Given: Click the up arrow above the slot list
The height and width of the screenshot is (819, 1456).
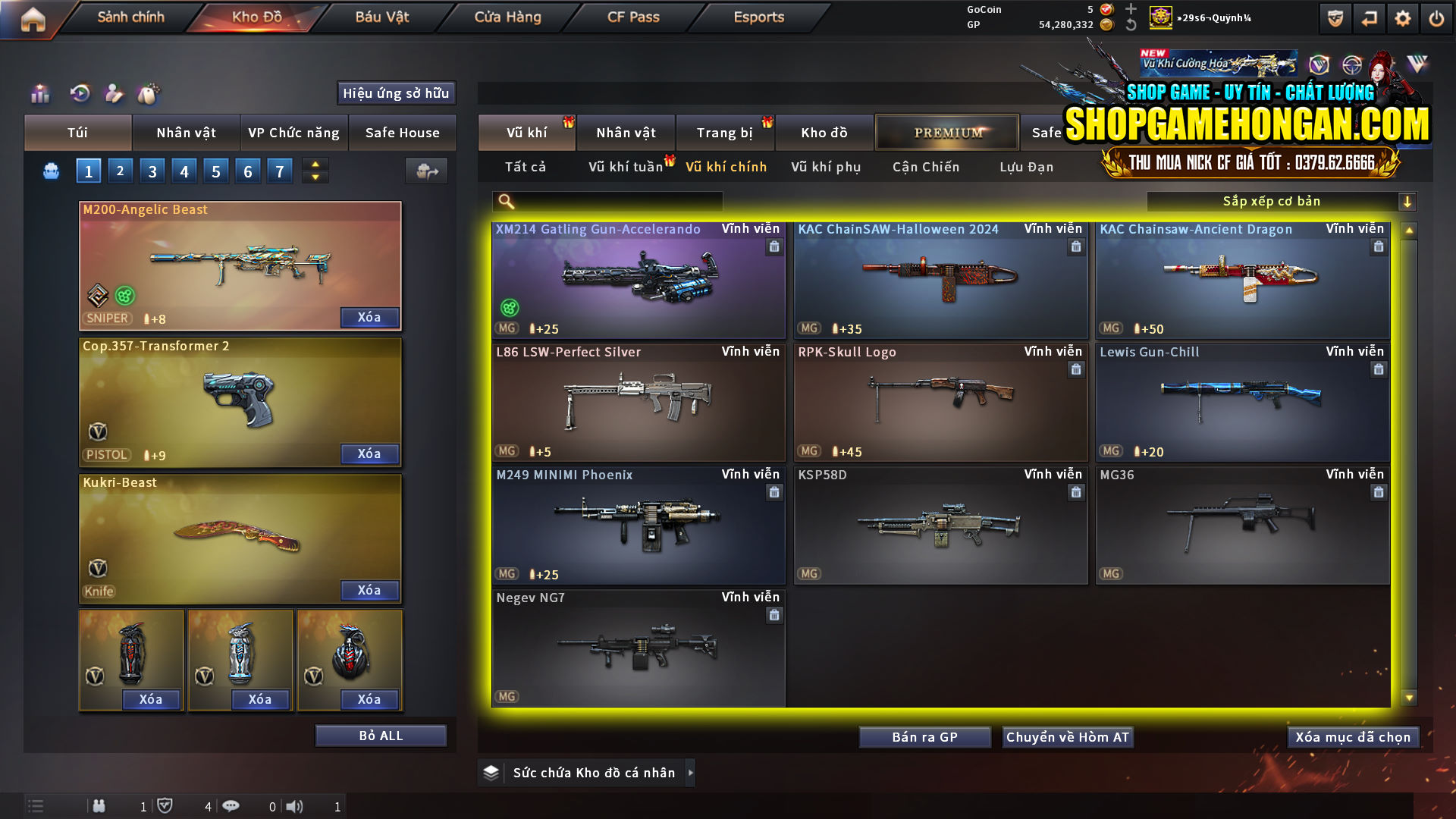Looking at the screenshot, I should tap(315, 163).
